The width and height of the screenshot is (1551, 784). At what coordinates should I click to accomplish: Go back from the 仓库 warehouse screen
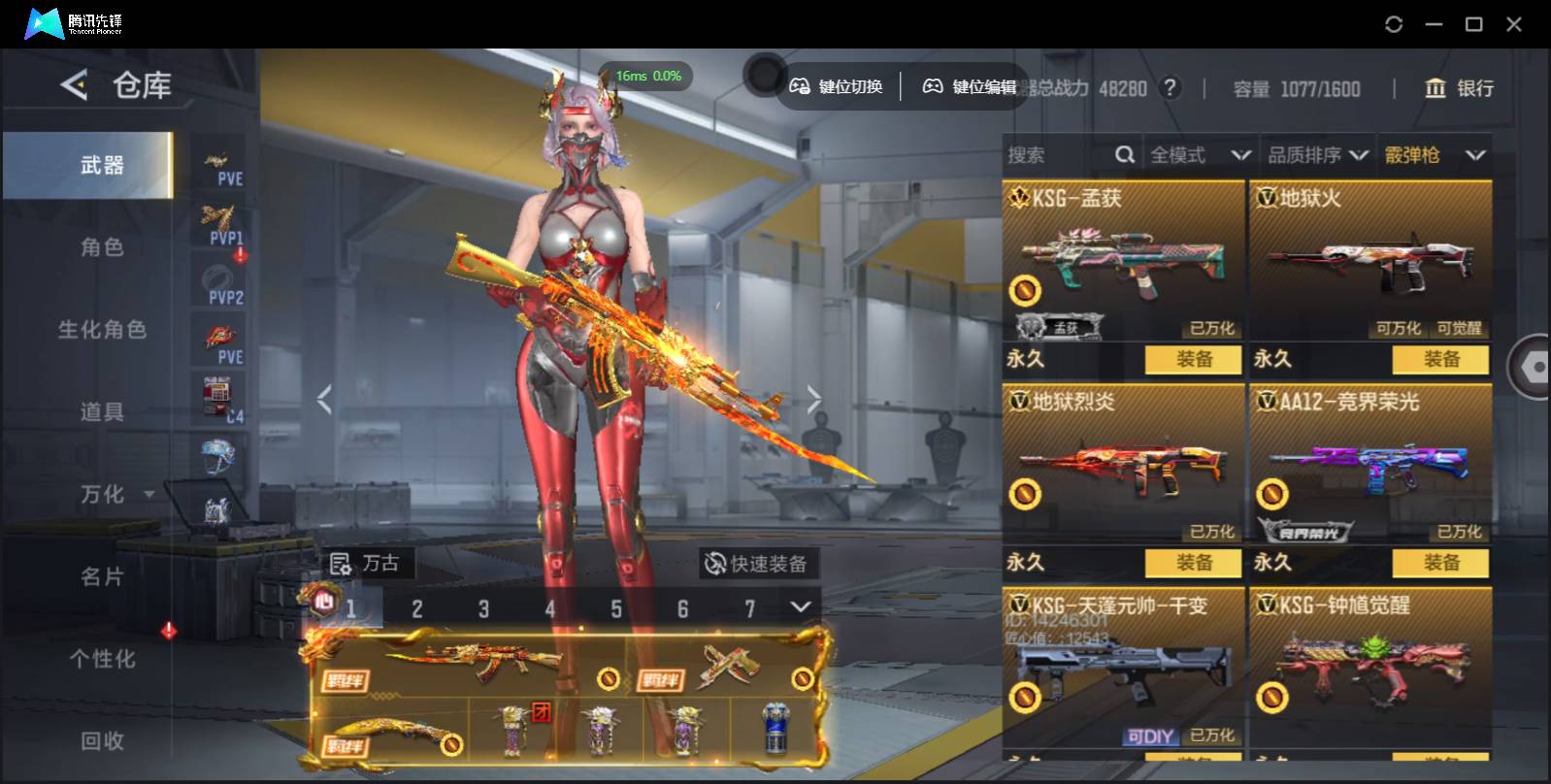tap(74, 85)
